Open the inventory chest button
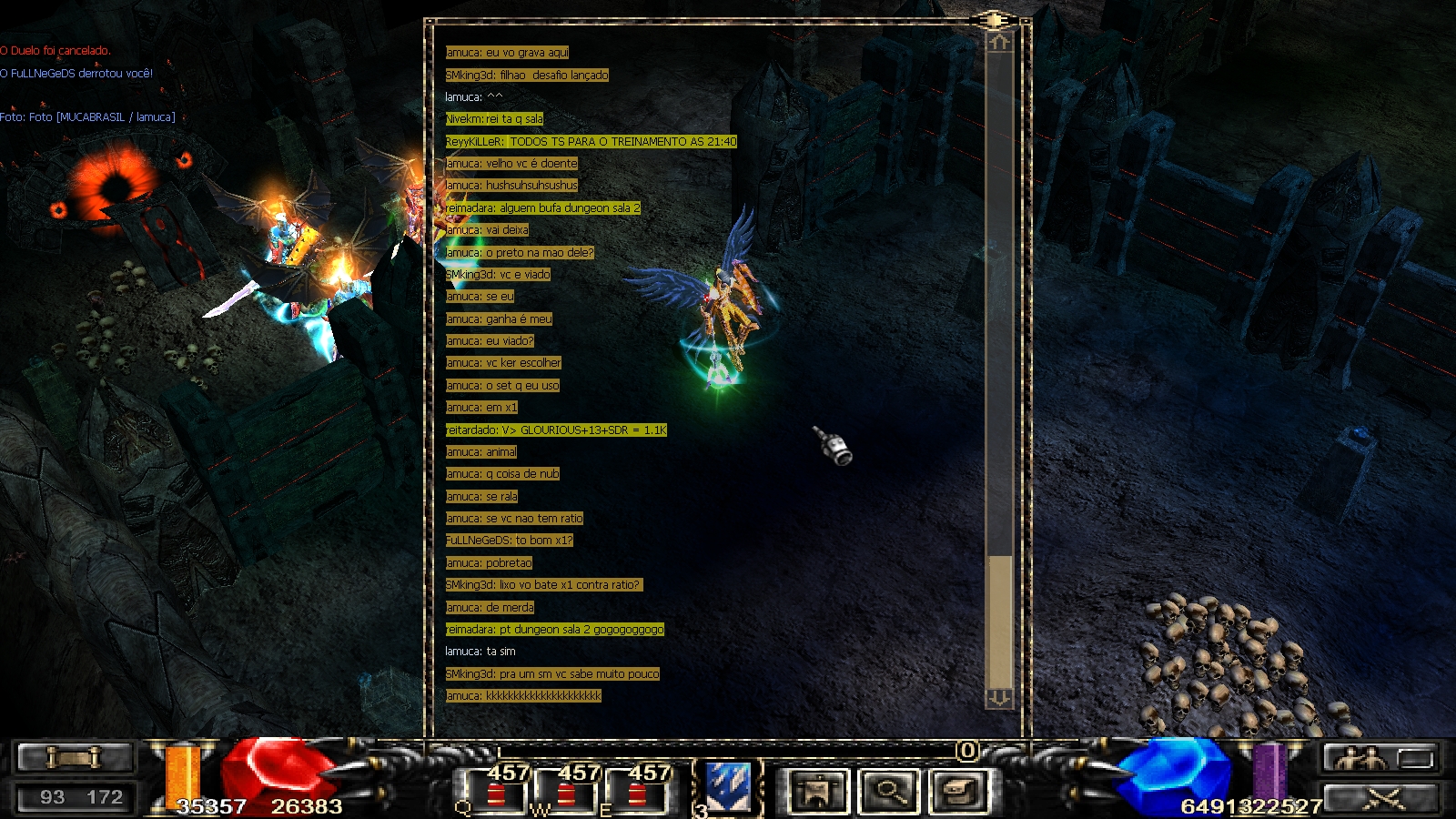 coord(960,790)
